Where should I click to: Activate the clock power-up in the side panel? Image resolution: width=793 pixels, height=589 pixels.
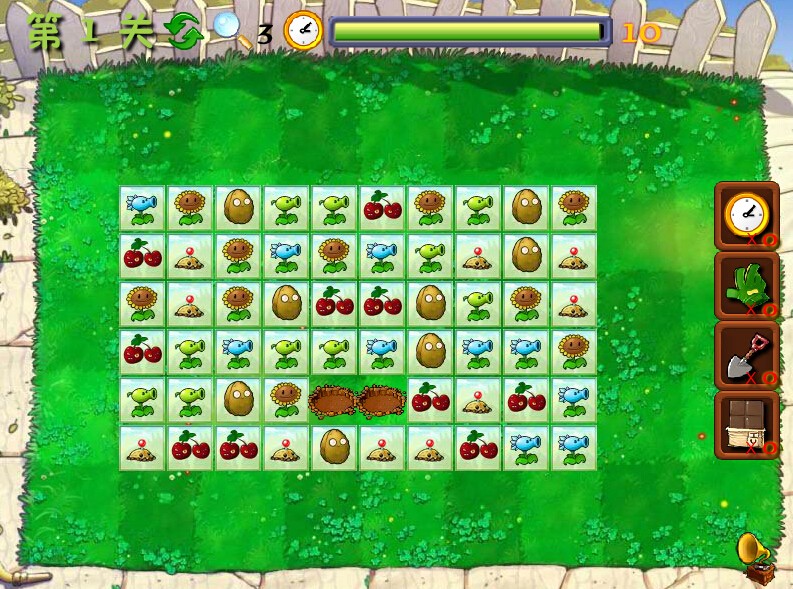[x=746, y=214]
